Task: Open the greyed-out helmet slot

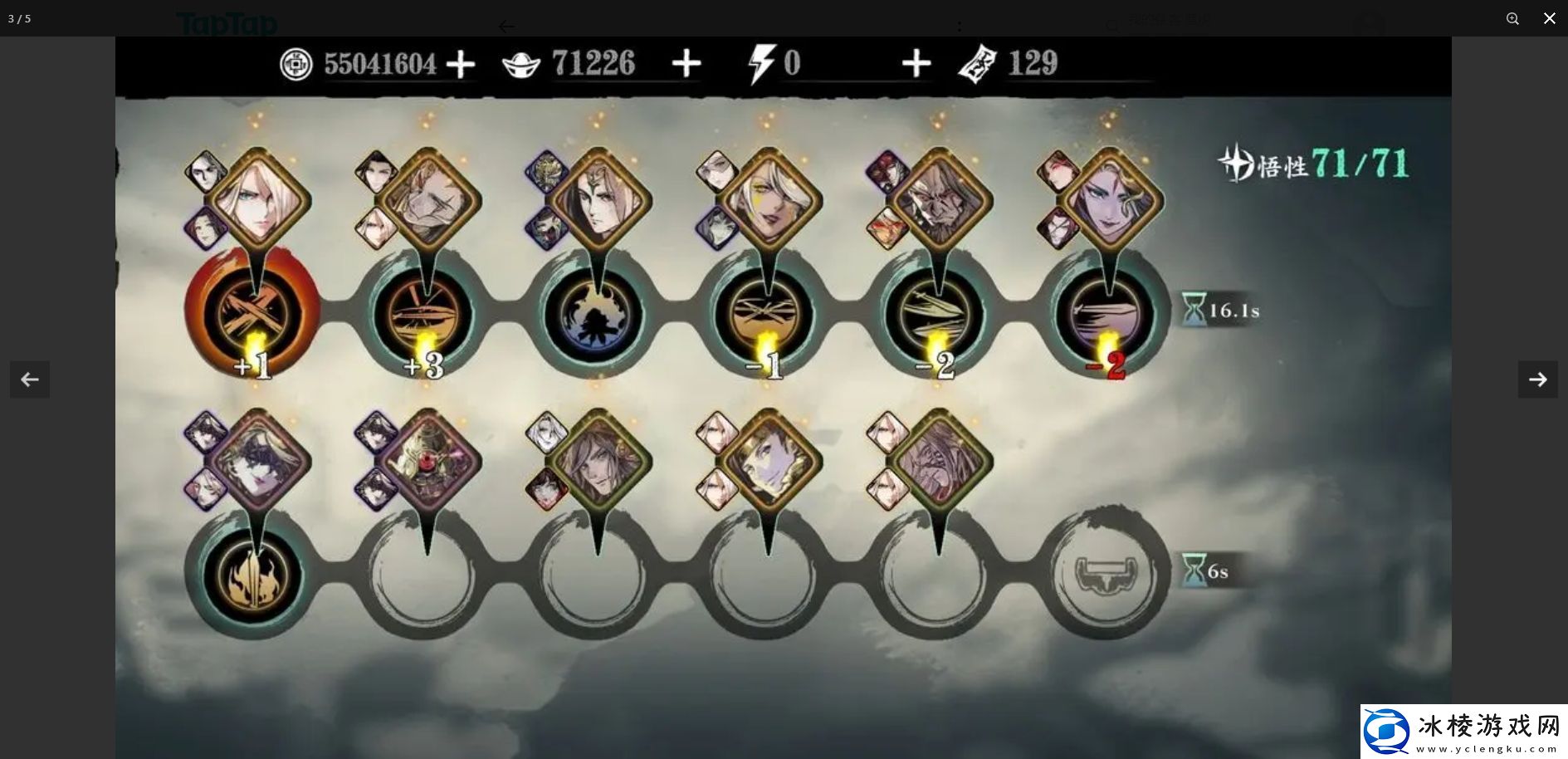Action: [x=1106, y=575]
